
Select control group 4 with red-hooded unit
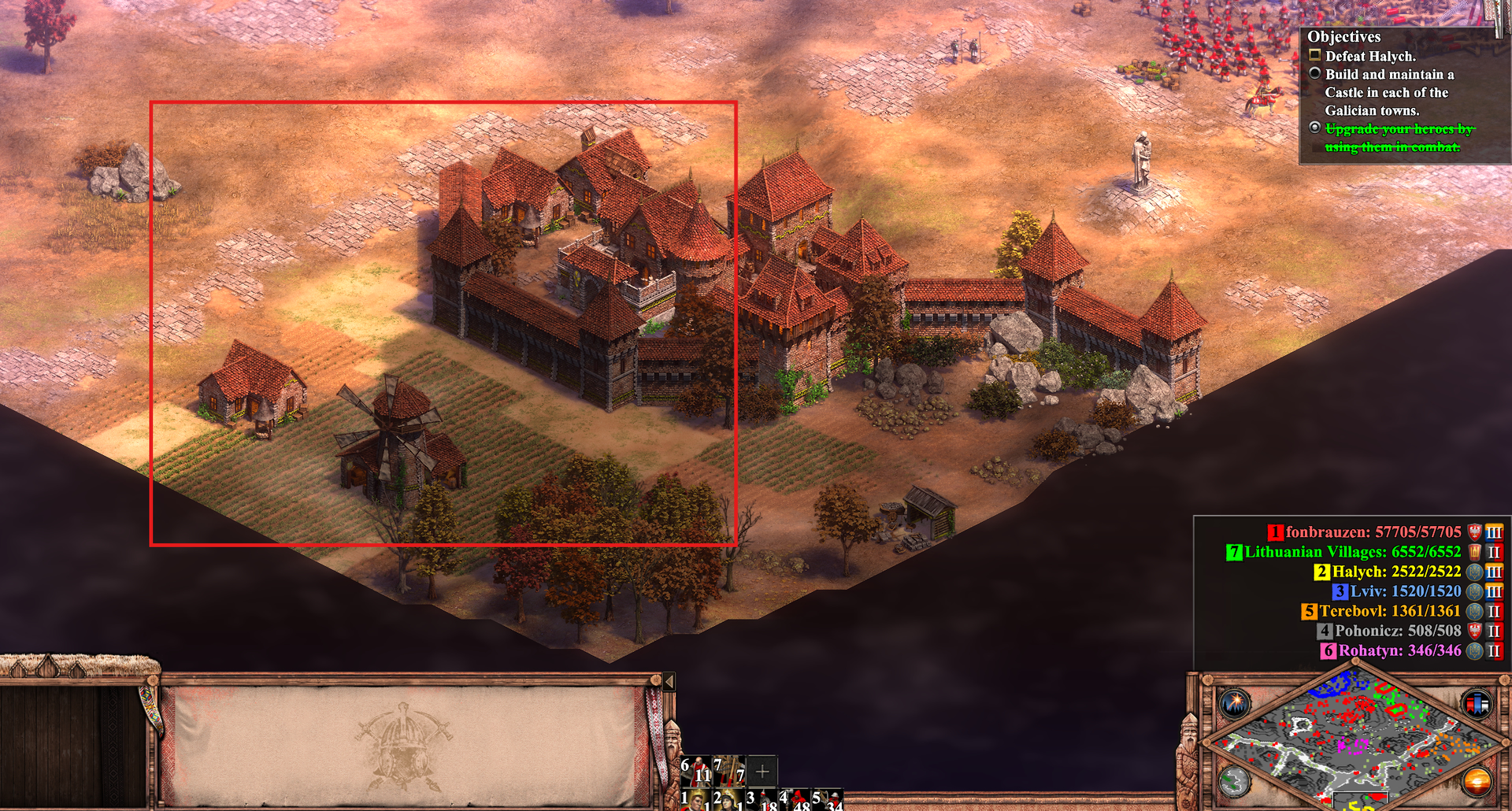795,802
